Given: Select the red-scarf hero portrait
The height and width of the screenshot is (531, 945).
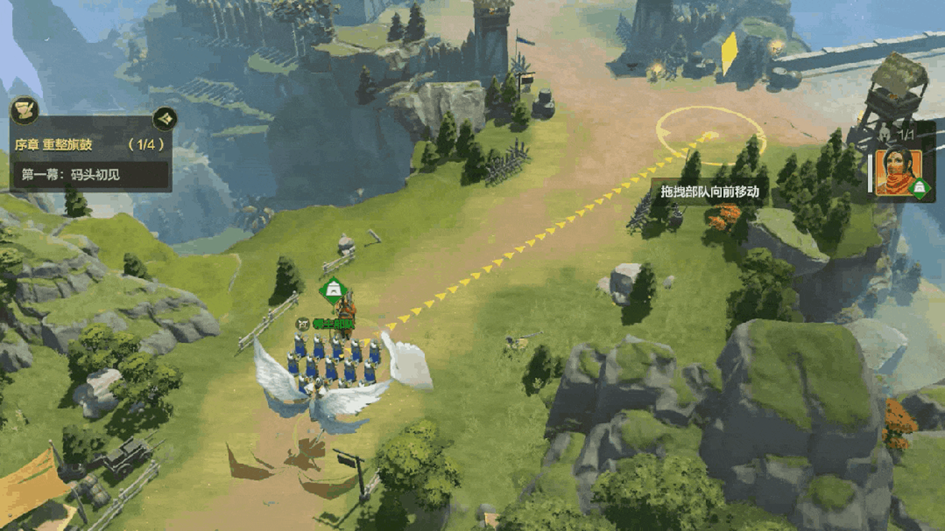Looking at the screenshot, I should 897,172.
